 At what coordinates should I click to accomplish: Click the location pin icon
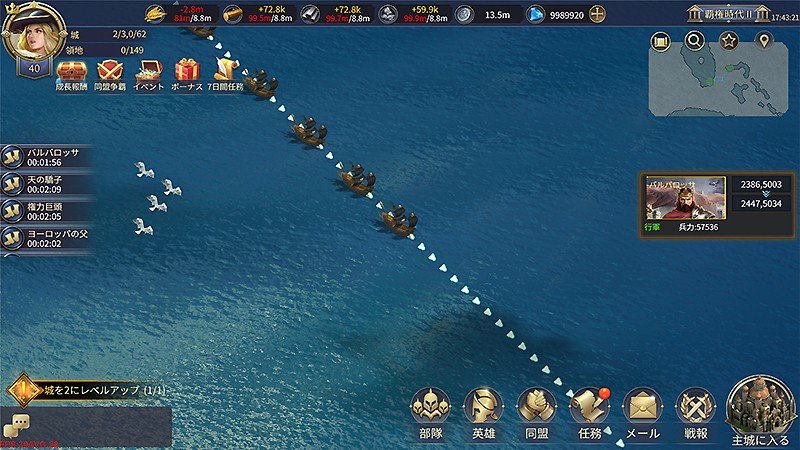[x=765, y=41]
